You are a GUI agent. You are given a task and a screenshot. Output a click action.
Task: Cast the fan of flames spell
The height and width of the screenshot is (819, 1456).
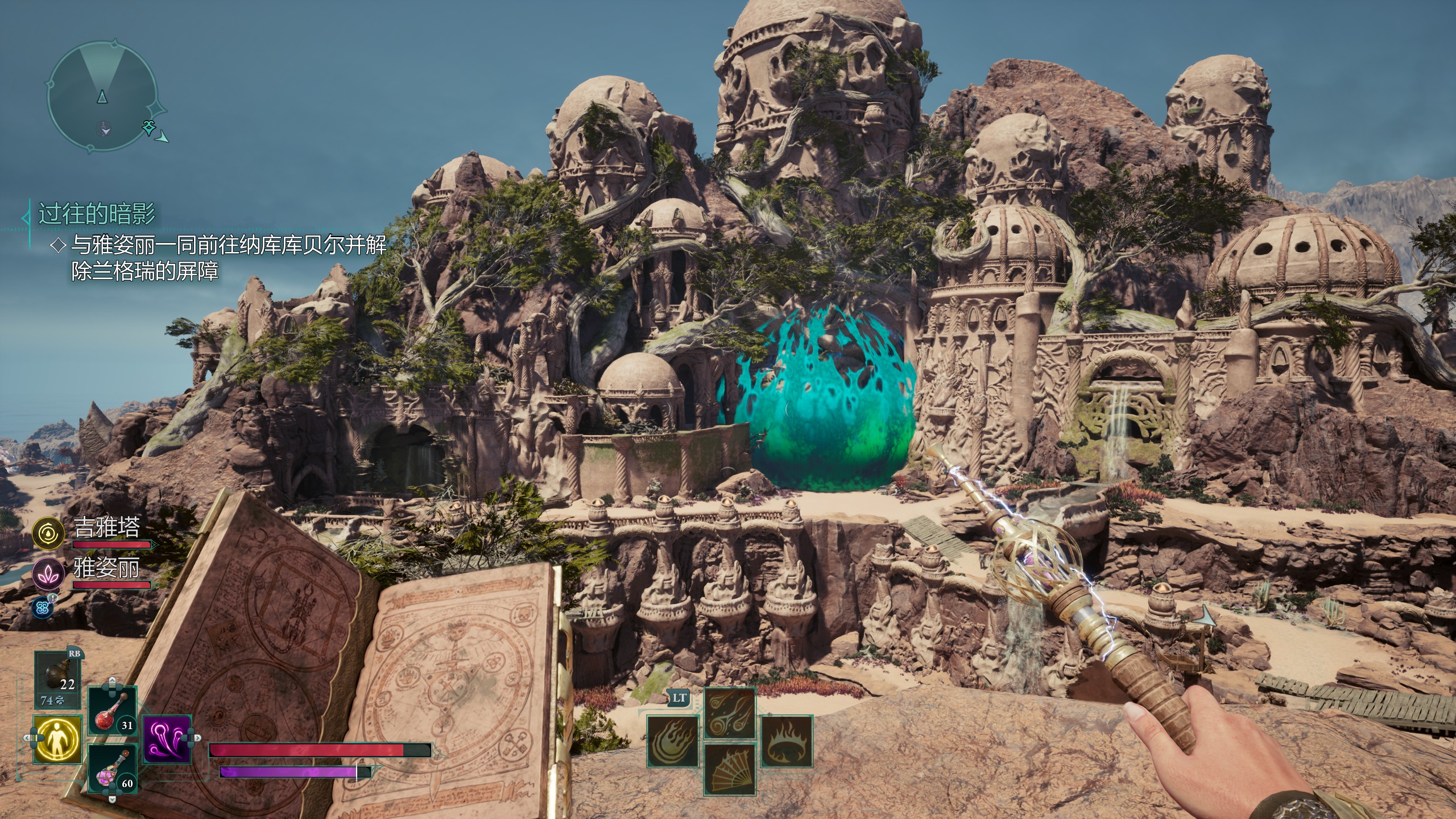click(730, 769)
